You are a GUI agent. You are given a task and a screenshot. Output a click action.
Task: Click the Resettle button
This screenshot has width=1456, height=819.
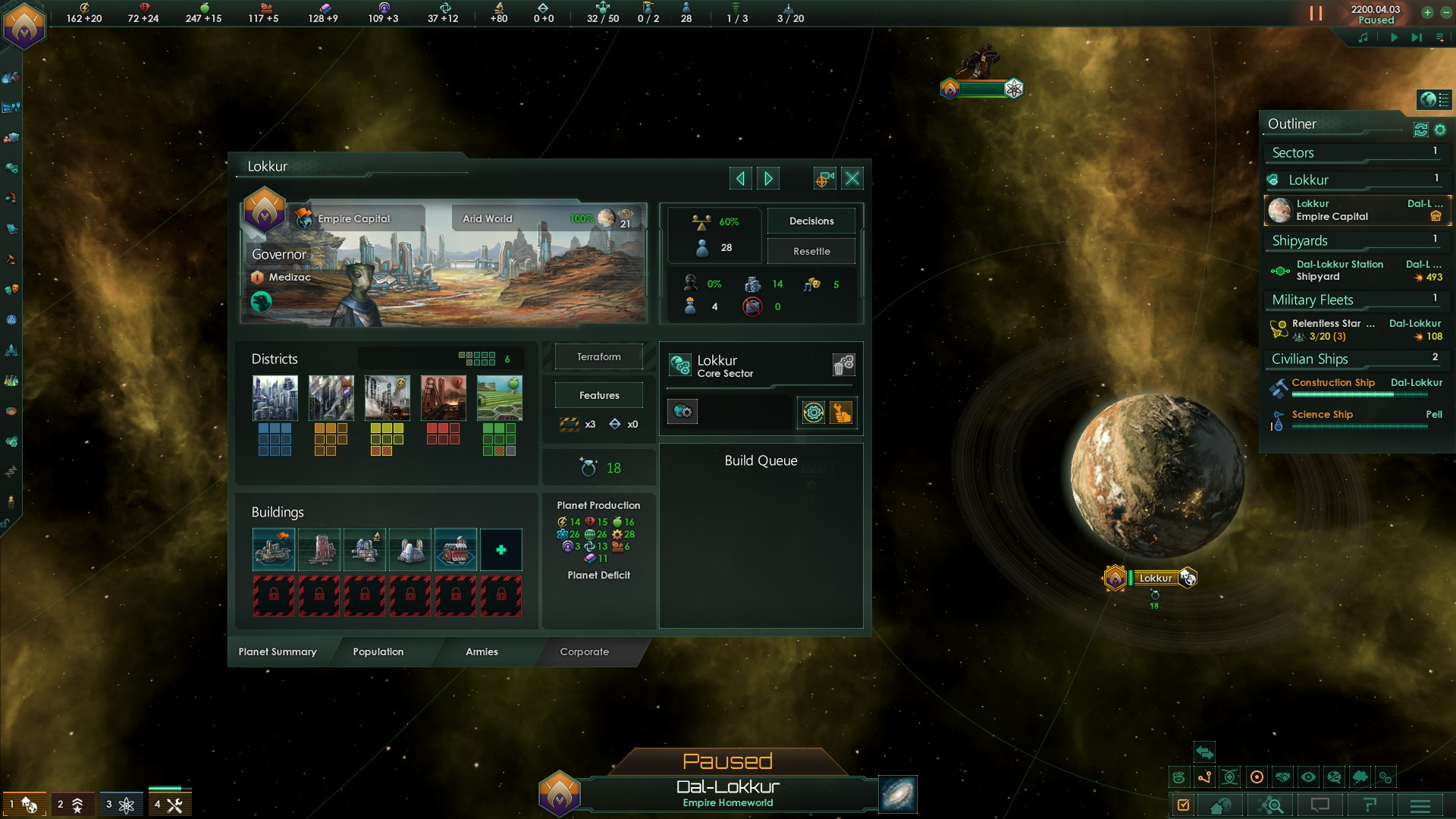[811, 251]
